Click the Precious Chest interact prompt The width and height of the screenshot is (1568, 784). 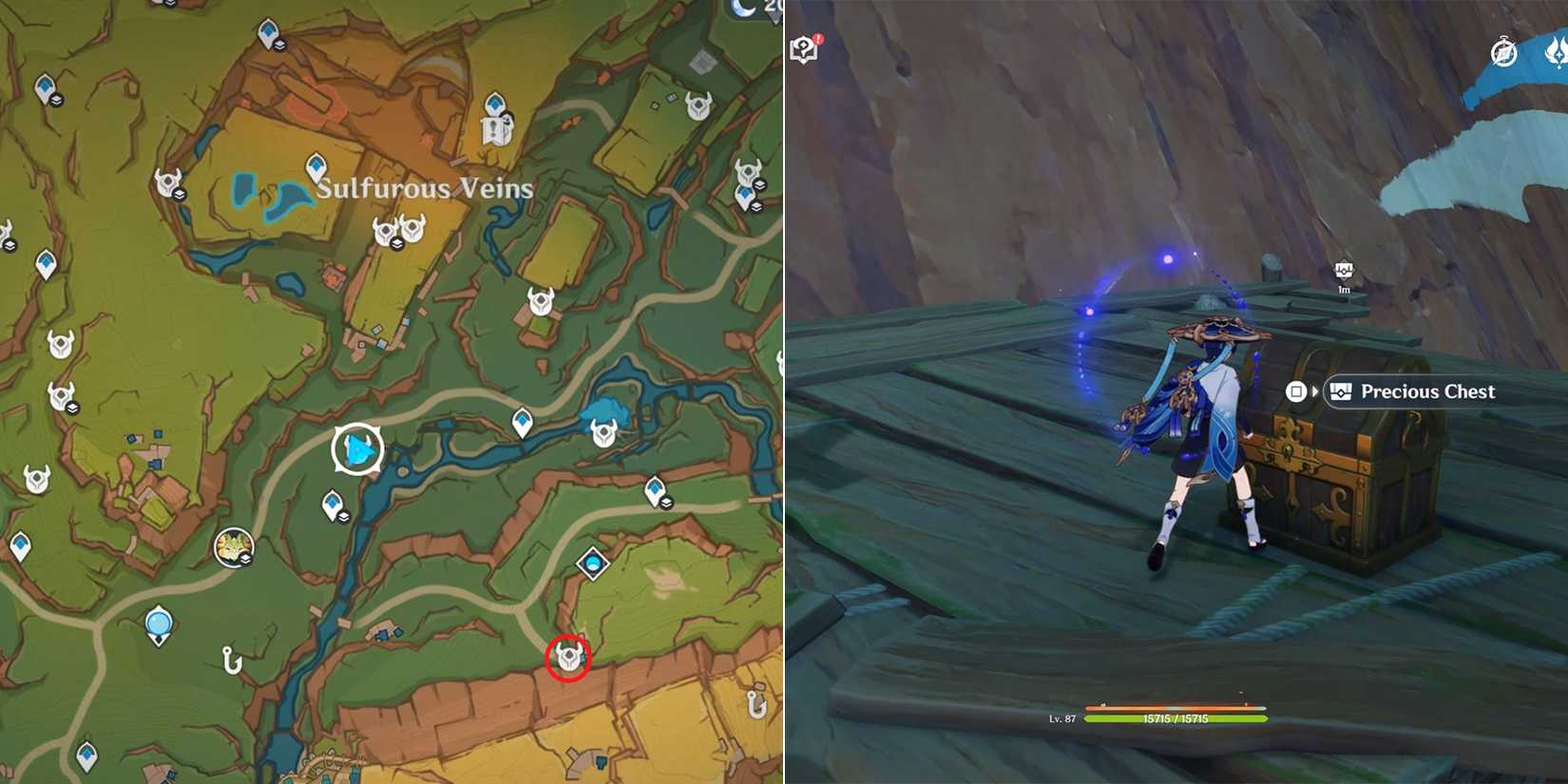[1414, 392]
